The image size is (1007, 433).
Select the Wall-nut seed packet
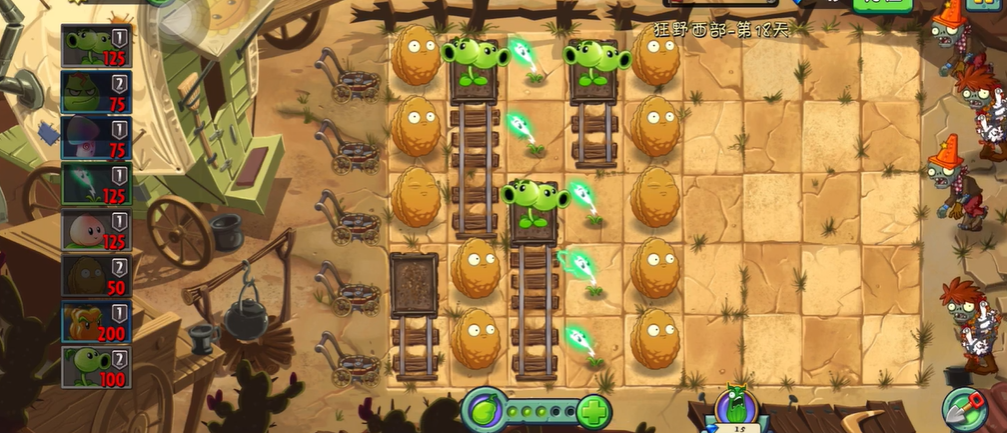coord(97,276)
